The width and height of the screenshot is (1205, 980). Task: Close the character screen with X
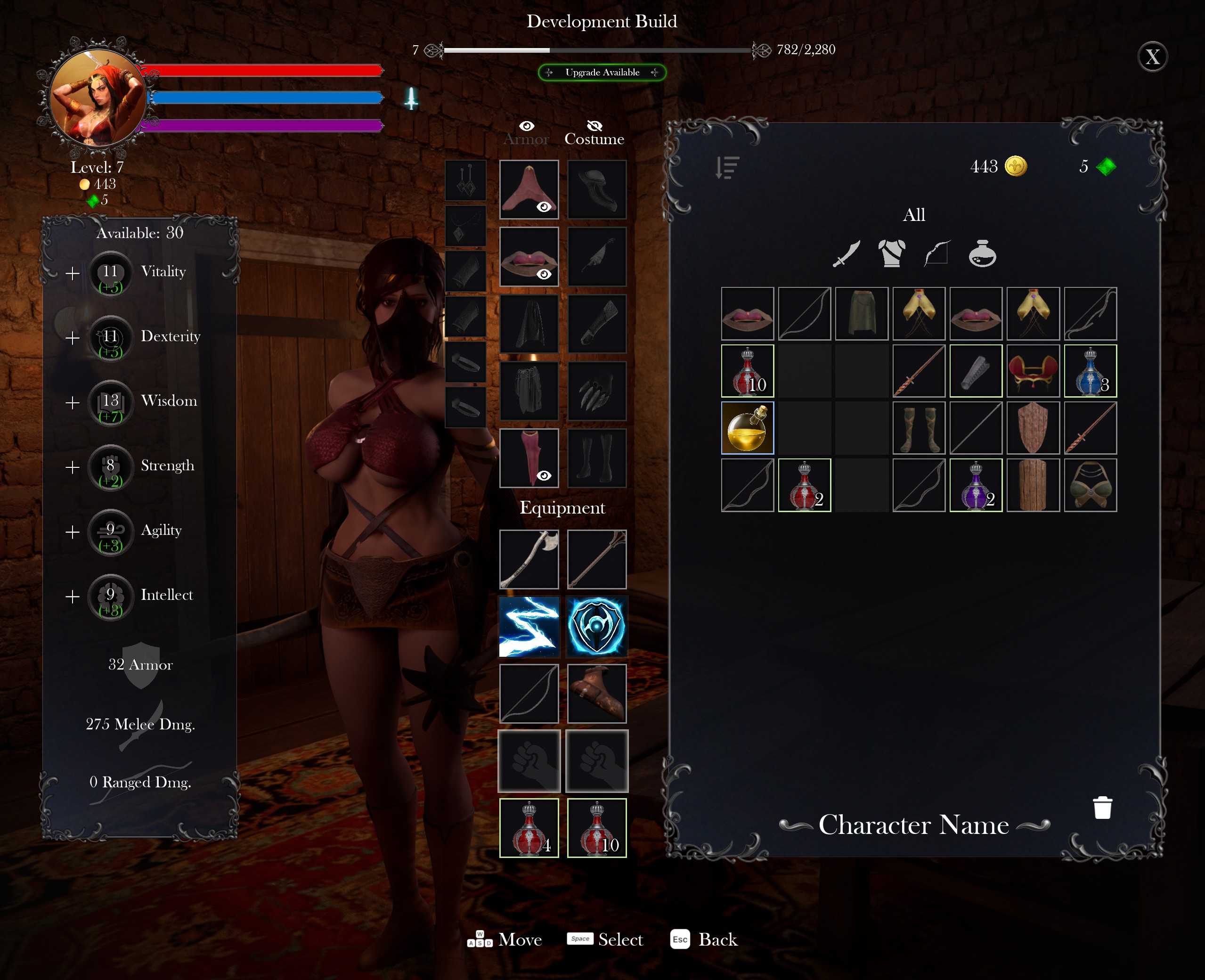[1153, 57]
